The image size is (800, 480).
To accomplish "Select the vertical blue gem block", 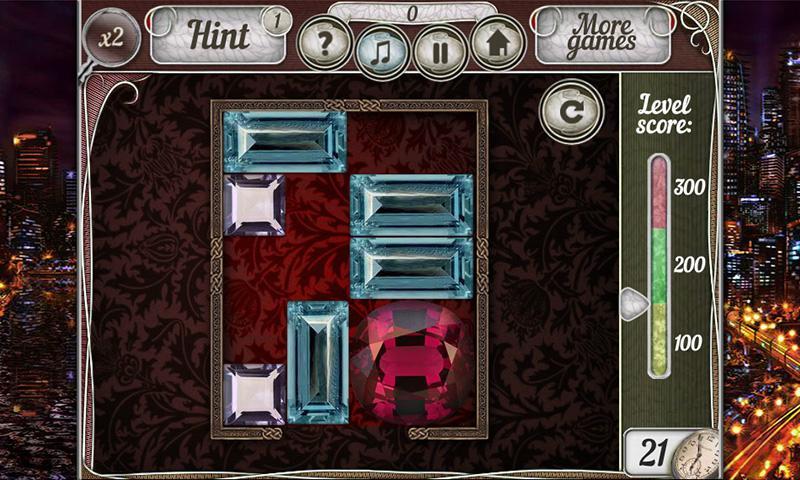I will coord(316,360).
